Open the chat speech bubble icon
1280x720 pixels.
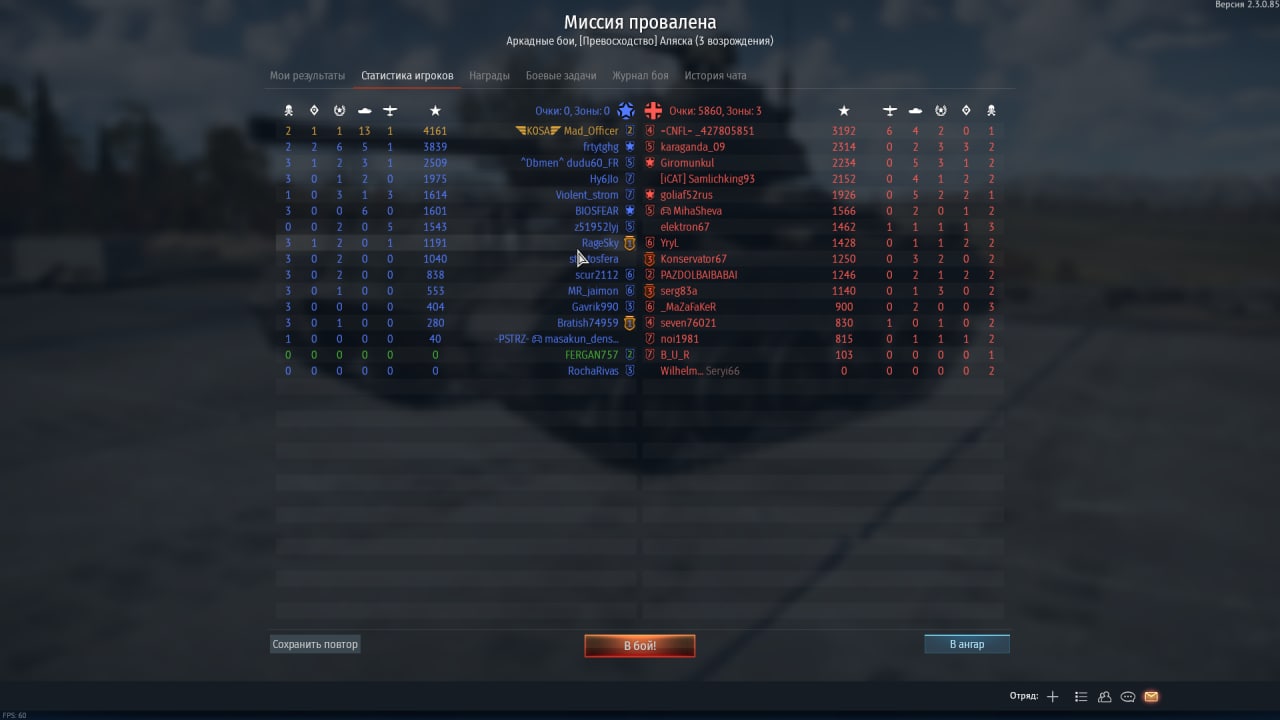point(1128,697)
